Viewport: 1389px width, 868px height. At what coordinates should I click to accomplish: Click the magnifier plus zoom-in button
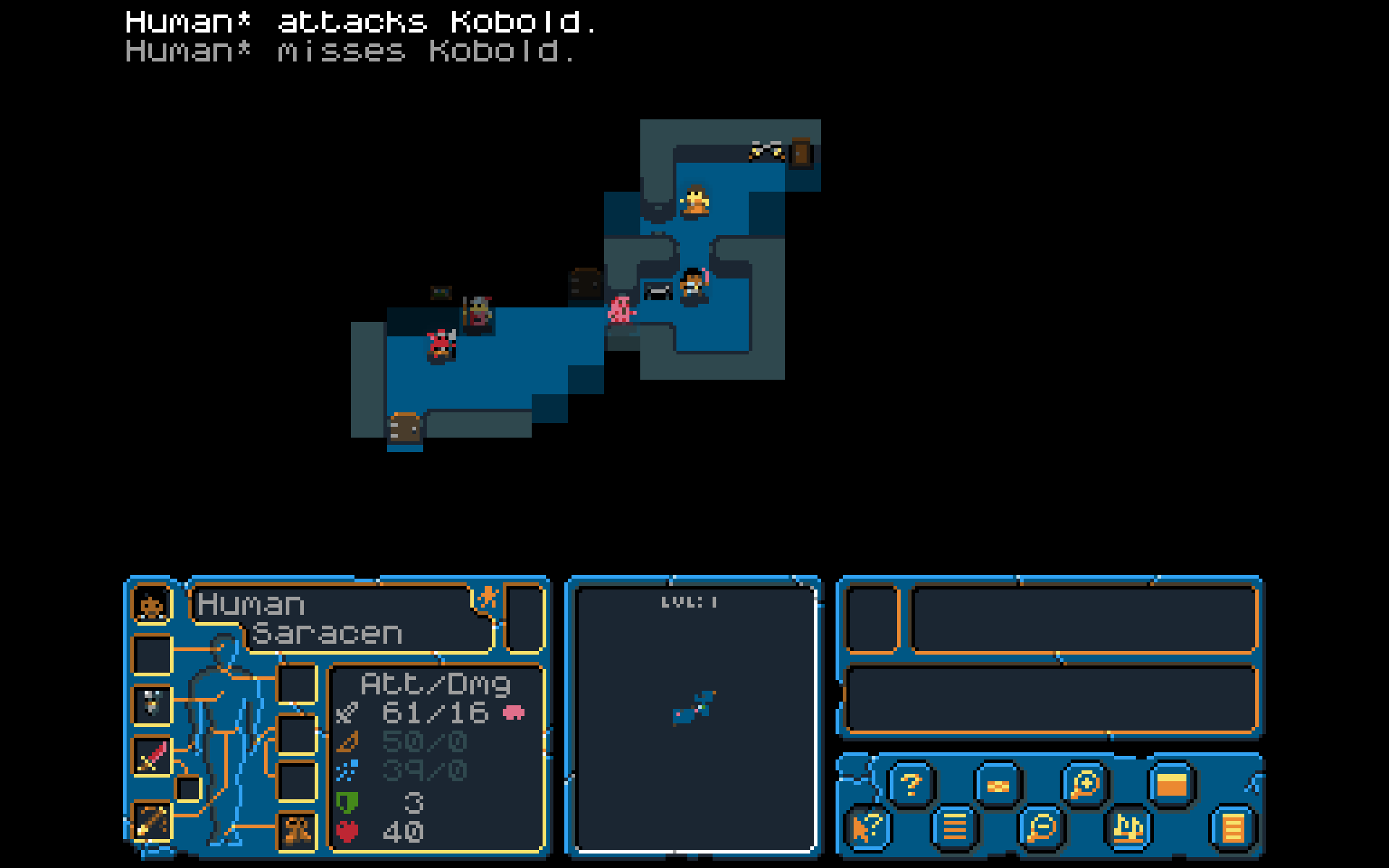pyautogui.click(x=1084, y=784)
